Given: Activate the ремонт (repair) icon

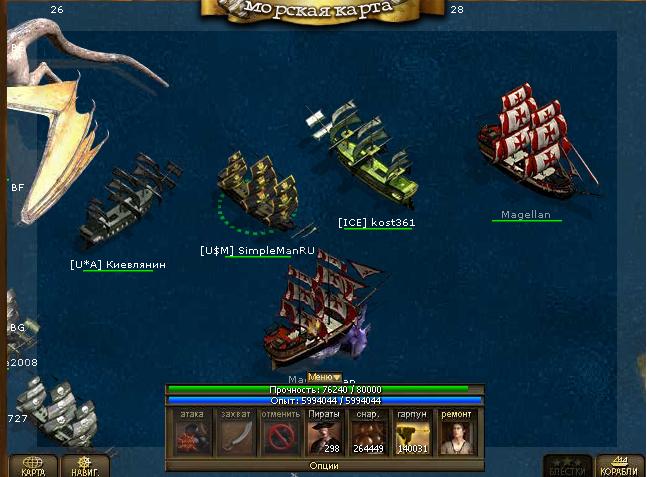Looking at the screenshot, I should pyautogui.click(x=458, y=435).
